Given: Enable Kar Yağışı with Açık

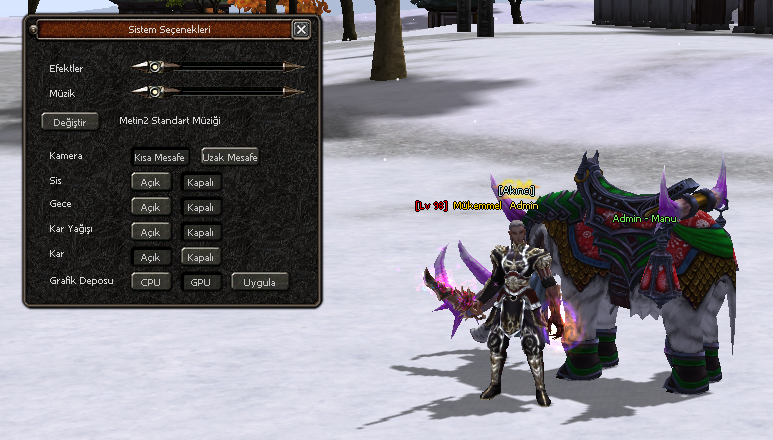Looking at the screenshot, I should tap(150, 232).
